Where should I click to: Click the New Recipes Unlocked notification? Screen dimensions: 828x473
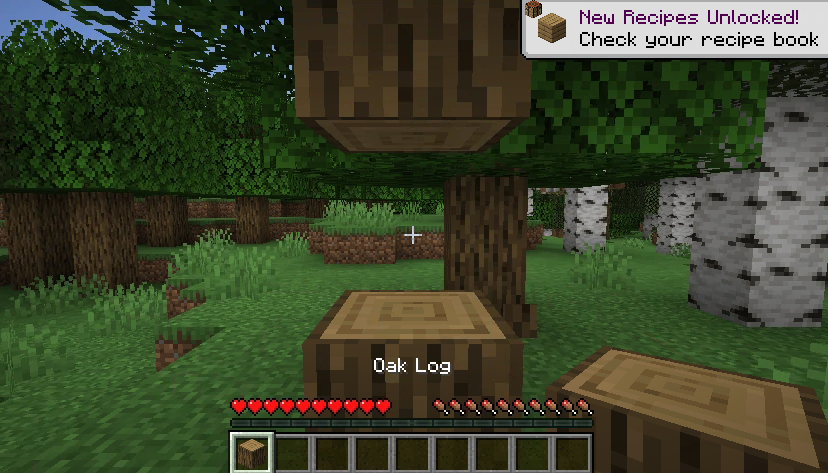click(x=676, y=28)
